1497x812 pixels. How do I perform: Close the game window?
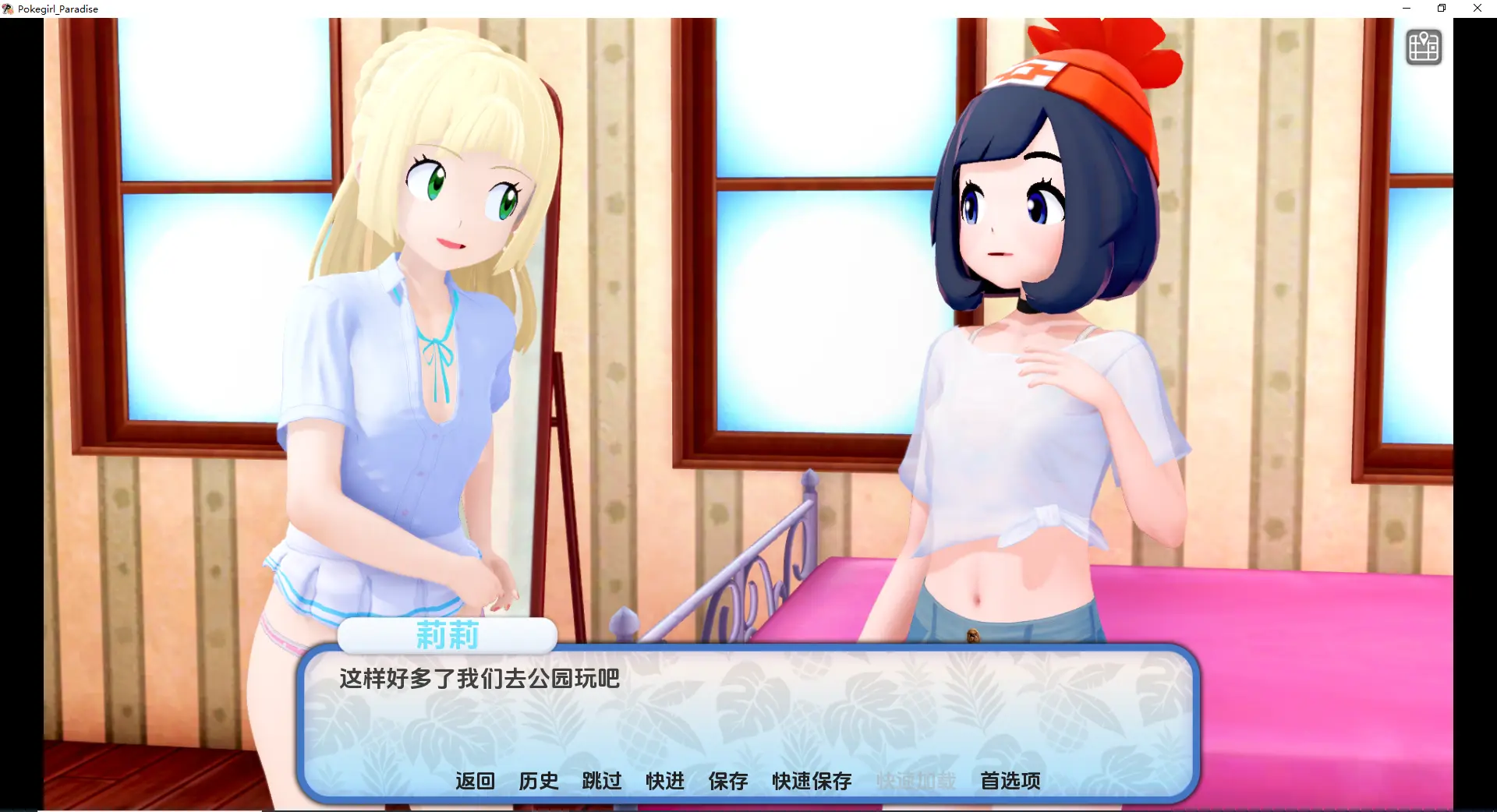[1478, 9]
